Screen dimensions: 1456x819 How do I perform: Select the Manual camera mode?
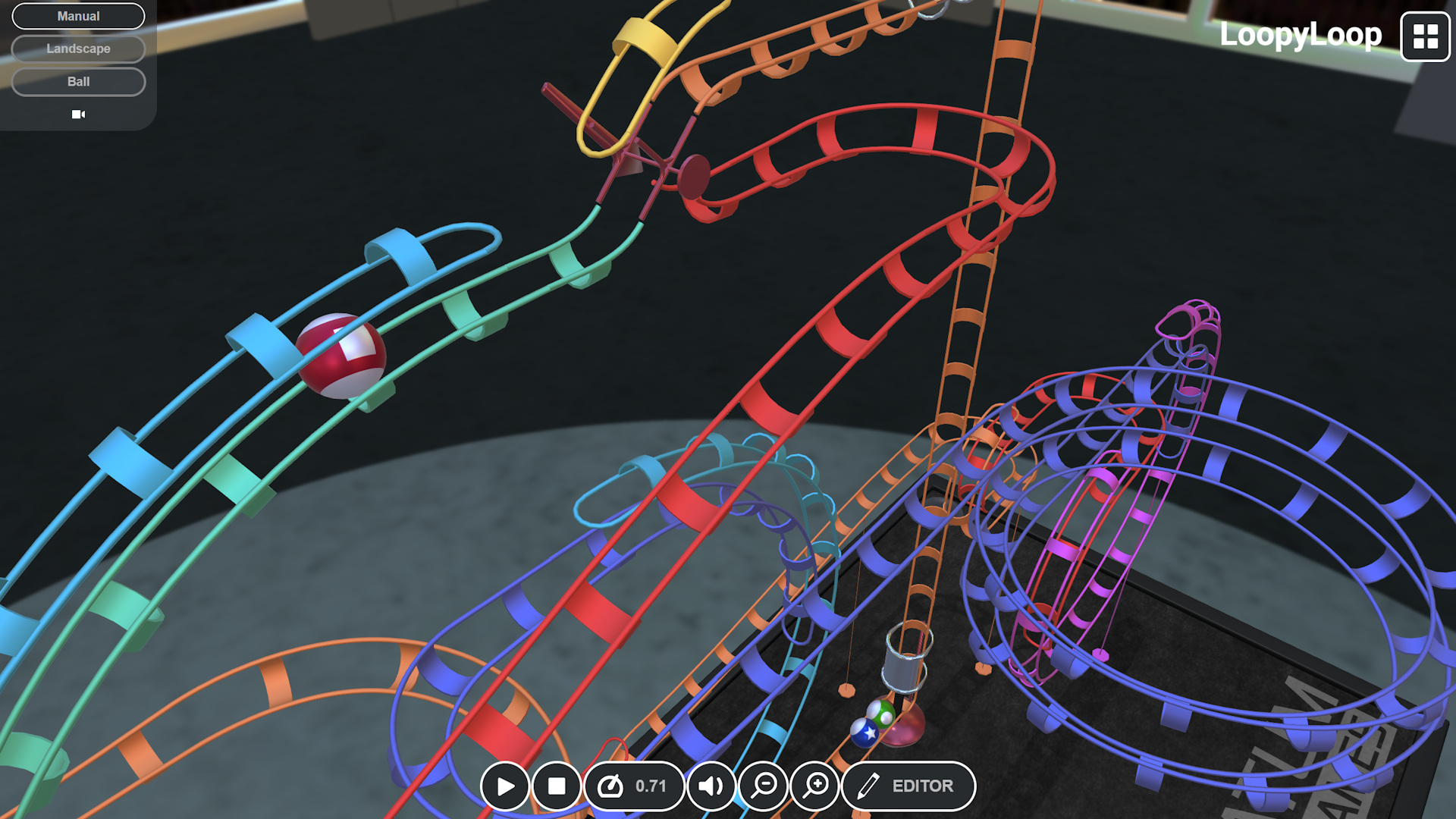point(78,16)
